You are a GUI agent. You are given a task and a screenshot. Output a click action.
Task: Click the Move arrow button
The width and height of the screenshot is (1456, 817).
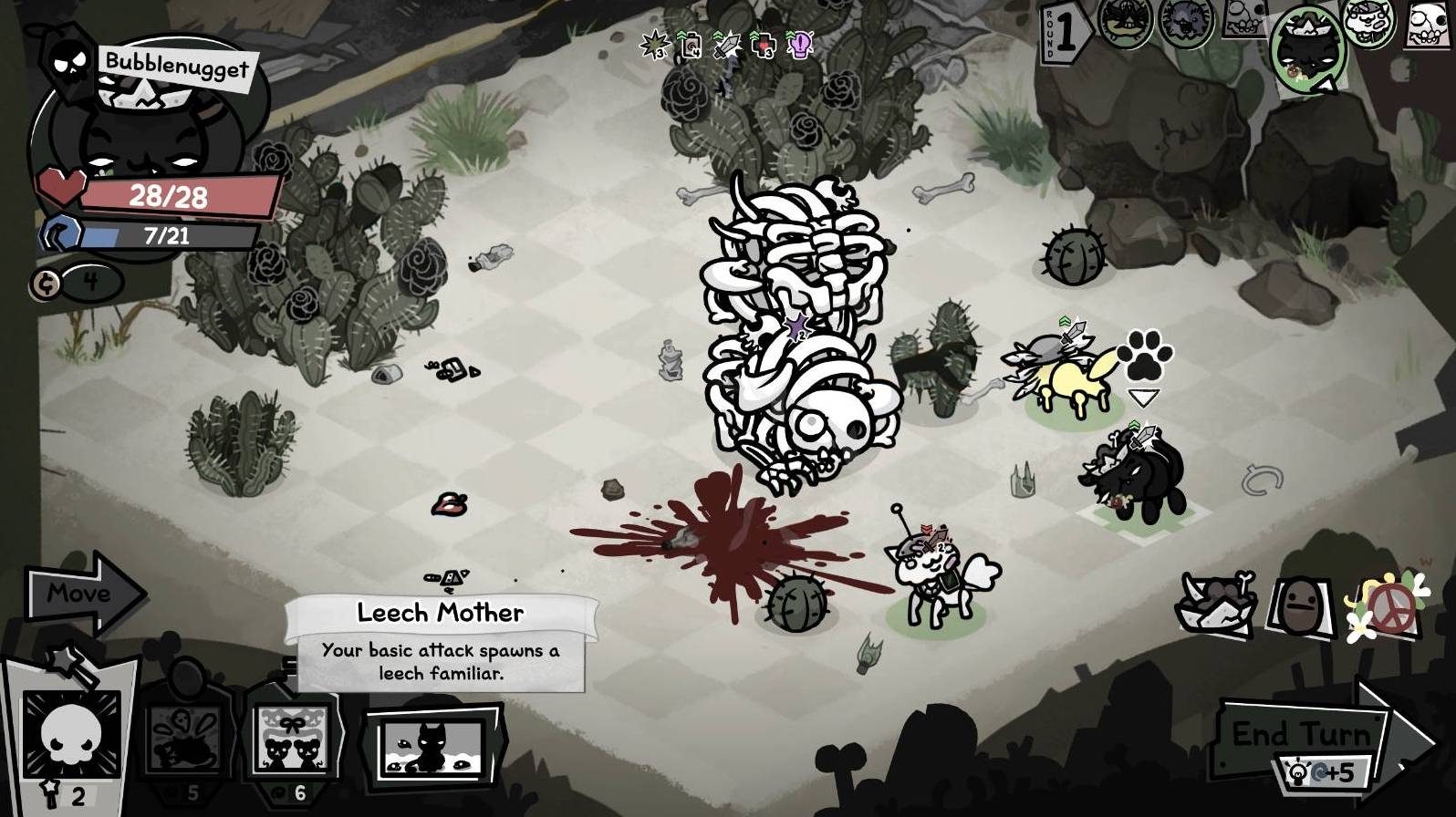(x=82, y=594)
